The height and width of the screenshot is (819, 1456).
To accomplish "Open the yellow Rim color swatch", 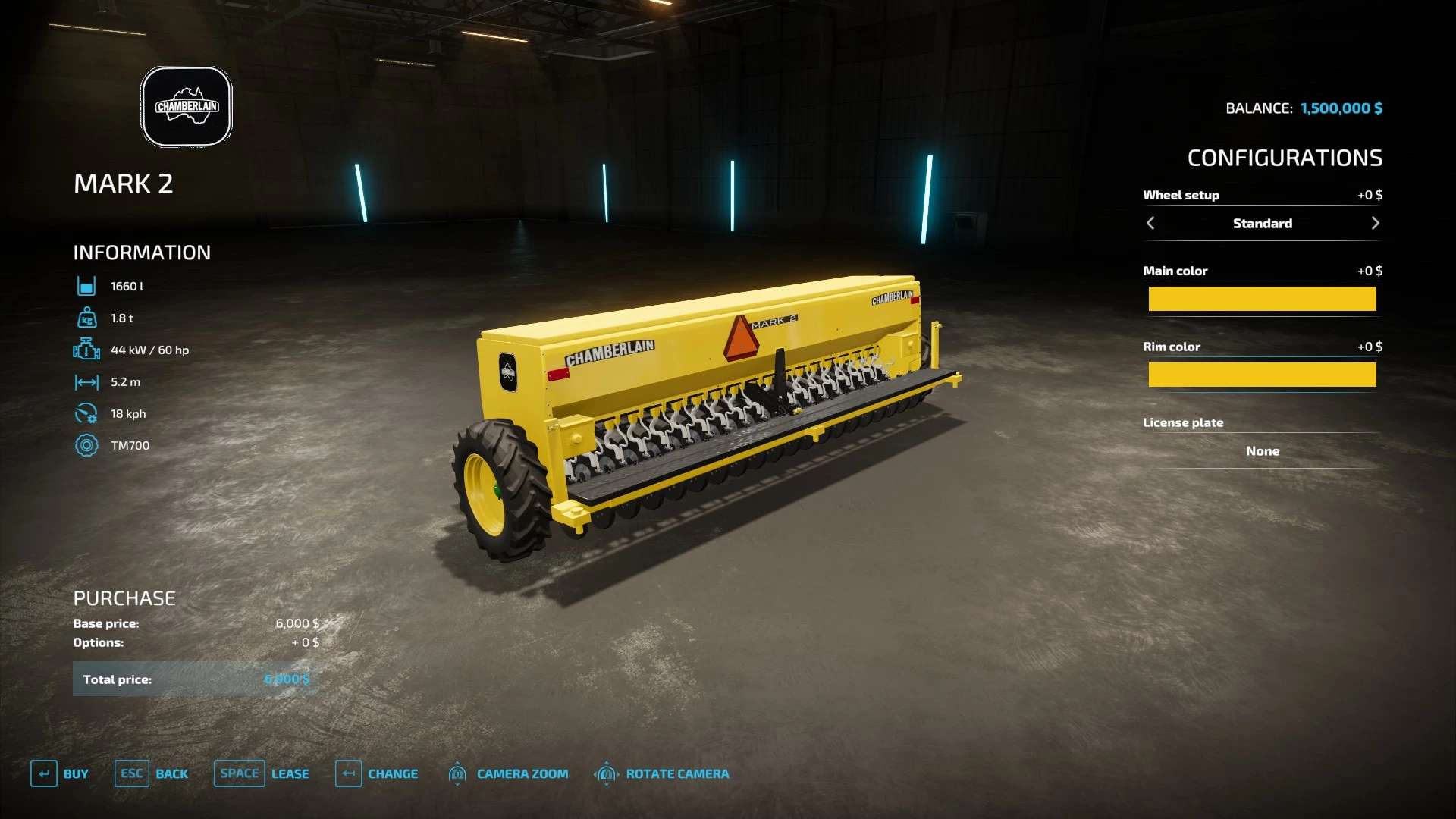I will (1262, 375).
